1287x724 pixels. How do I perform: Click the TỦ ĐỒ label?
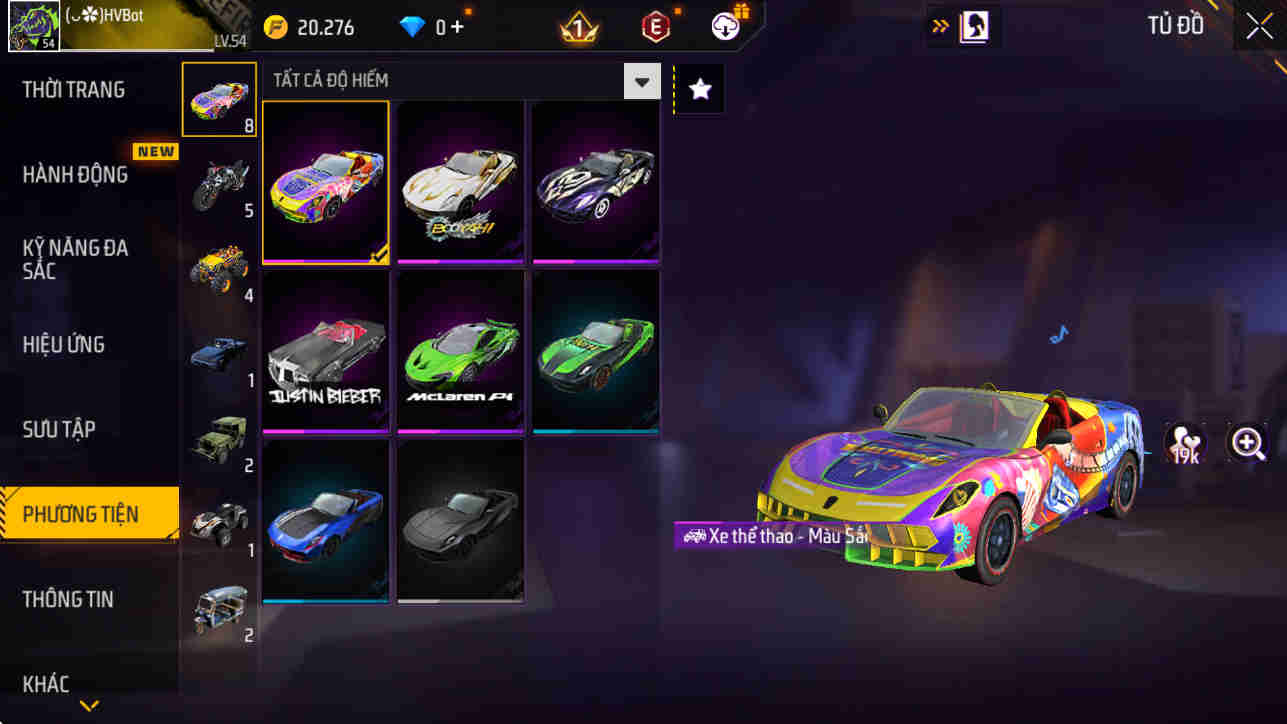click(1176, 26)
